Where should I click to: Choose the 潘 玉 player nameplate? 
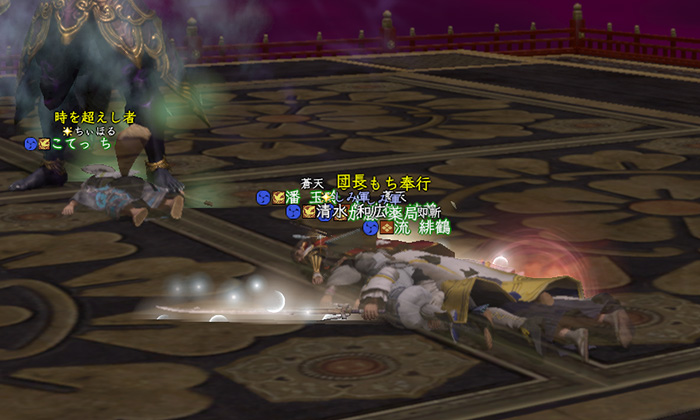click(306, 198)
